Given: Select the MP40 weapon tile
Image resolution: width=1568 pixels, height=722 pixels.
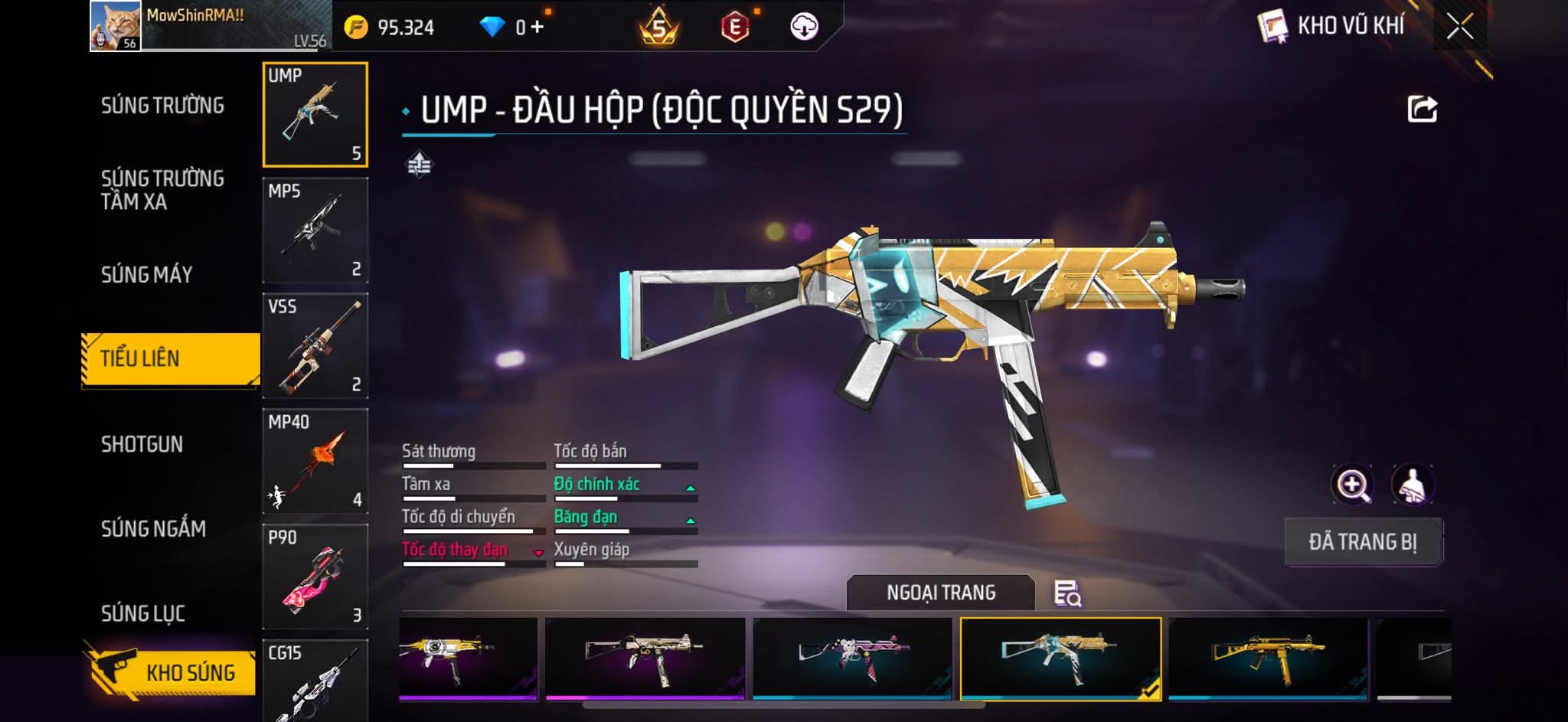Looking at the screenshot, I should (315, 461).
